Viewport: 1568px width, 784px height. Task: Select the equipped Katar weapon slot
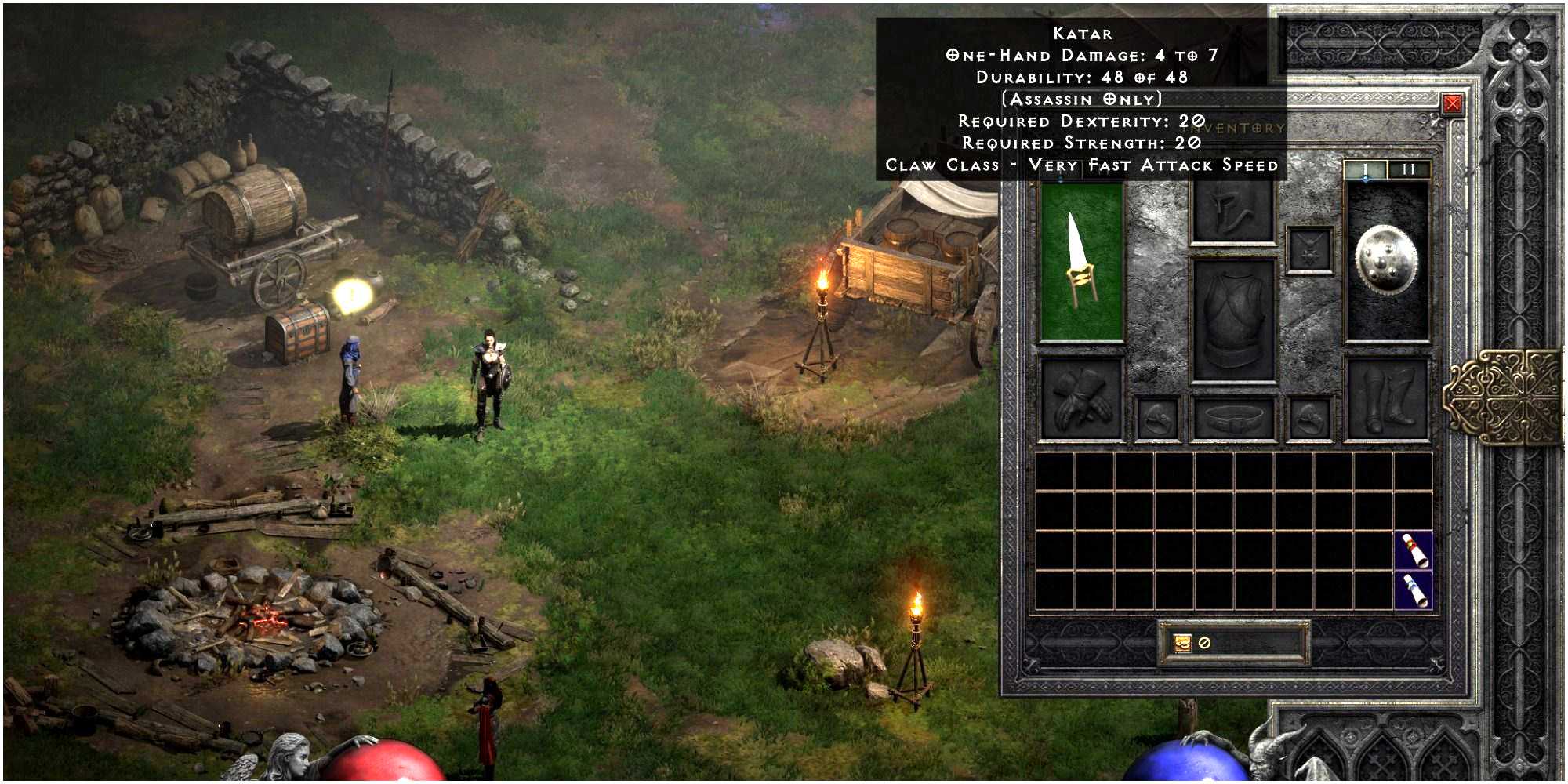(x=1081, y=261)
